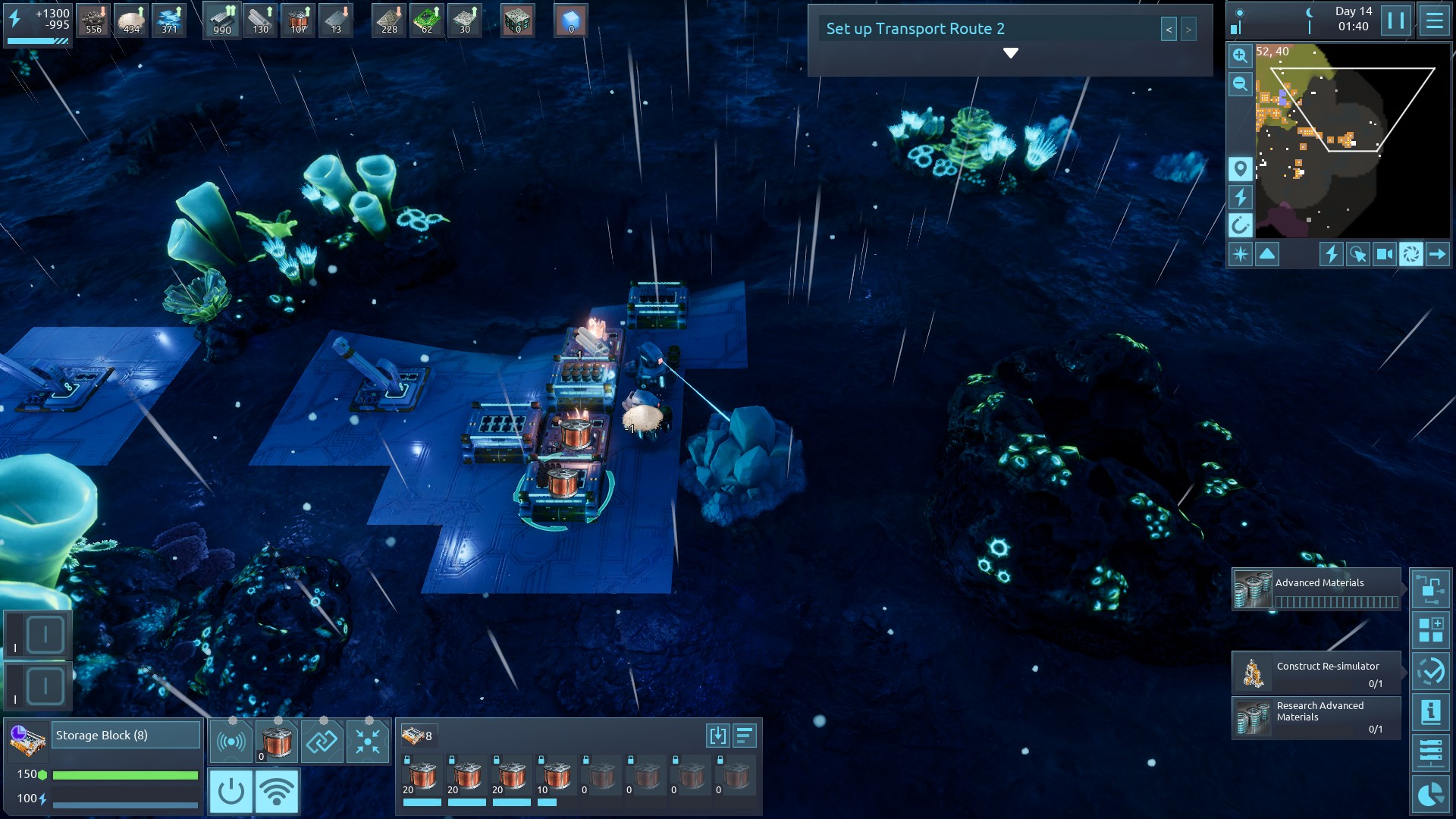This screenshot has width=1456, height=819.
Task: Toggle the Storage Block wireless signal button
Action: tap(277, 791)
